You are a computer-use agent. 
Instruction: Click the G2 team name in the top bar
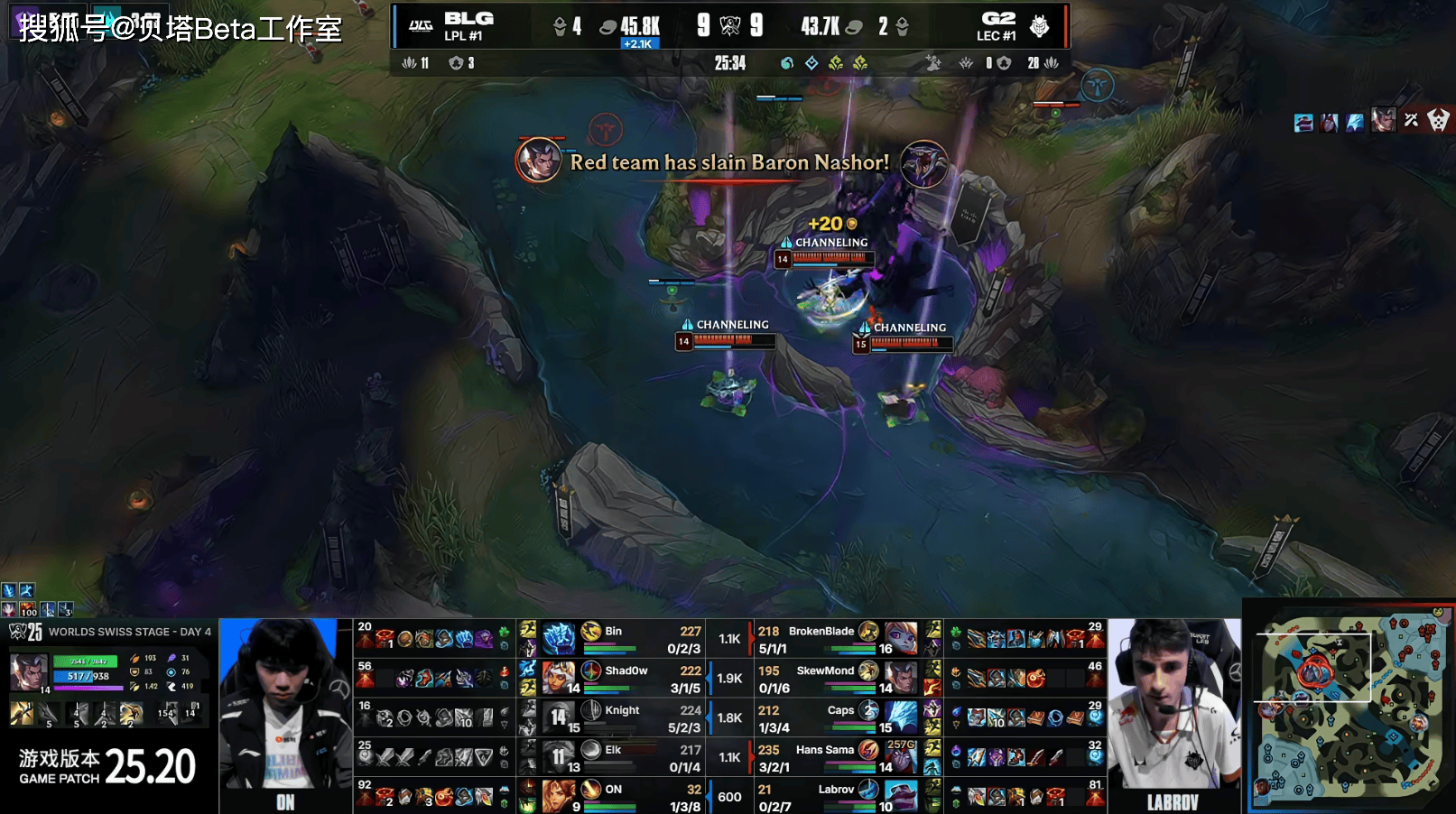tap(997, 19)
